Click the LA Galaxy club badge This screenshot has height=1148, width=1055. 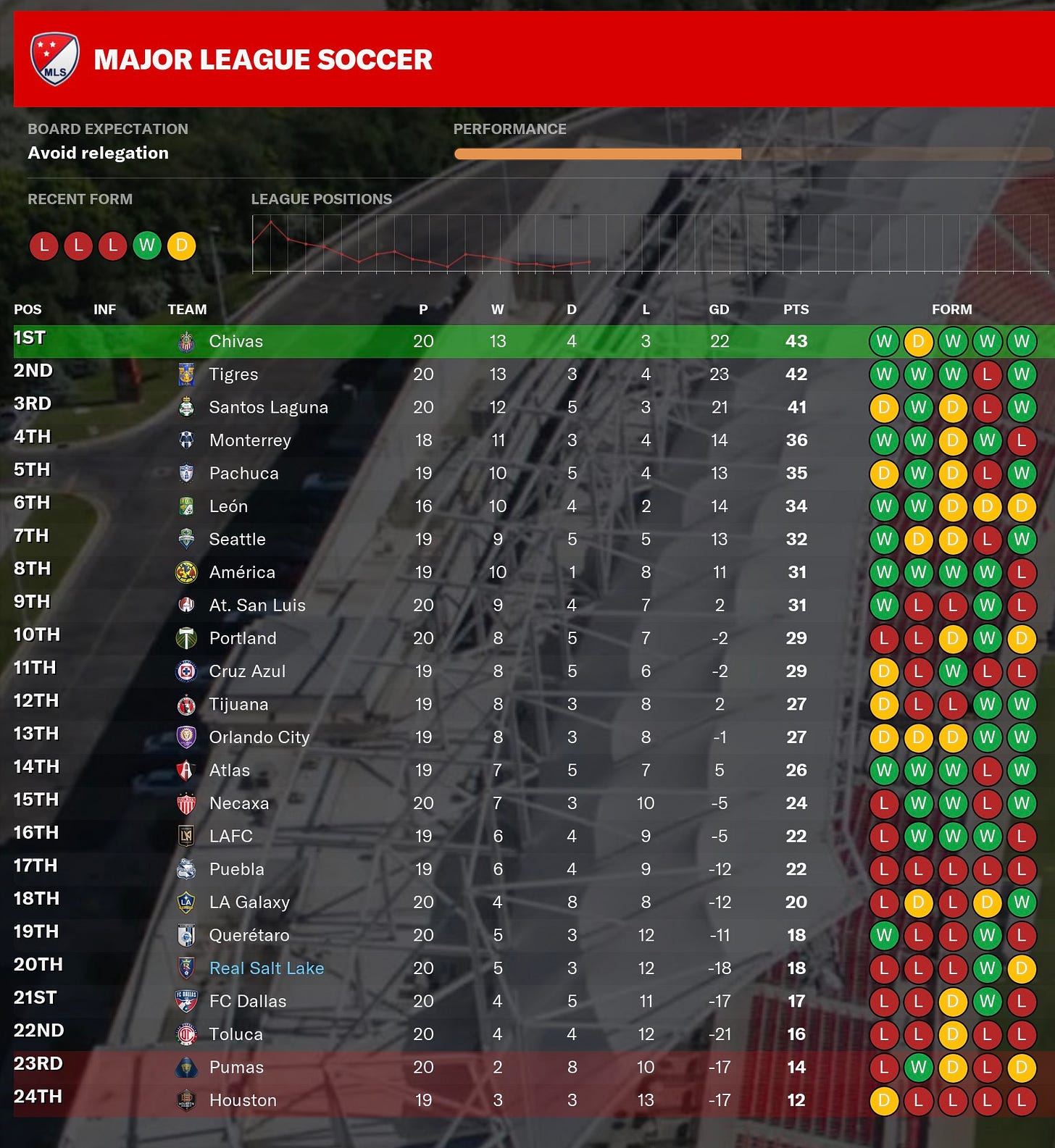pyautogui.click(x=186, y=902)
